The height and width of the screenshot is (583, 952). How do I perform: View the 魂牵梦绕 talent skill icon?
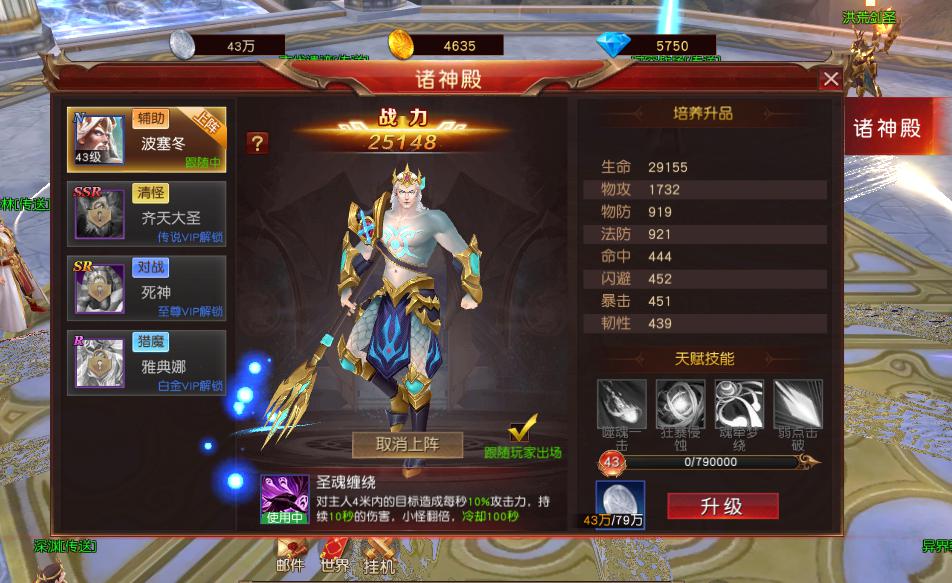point(739,404)
